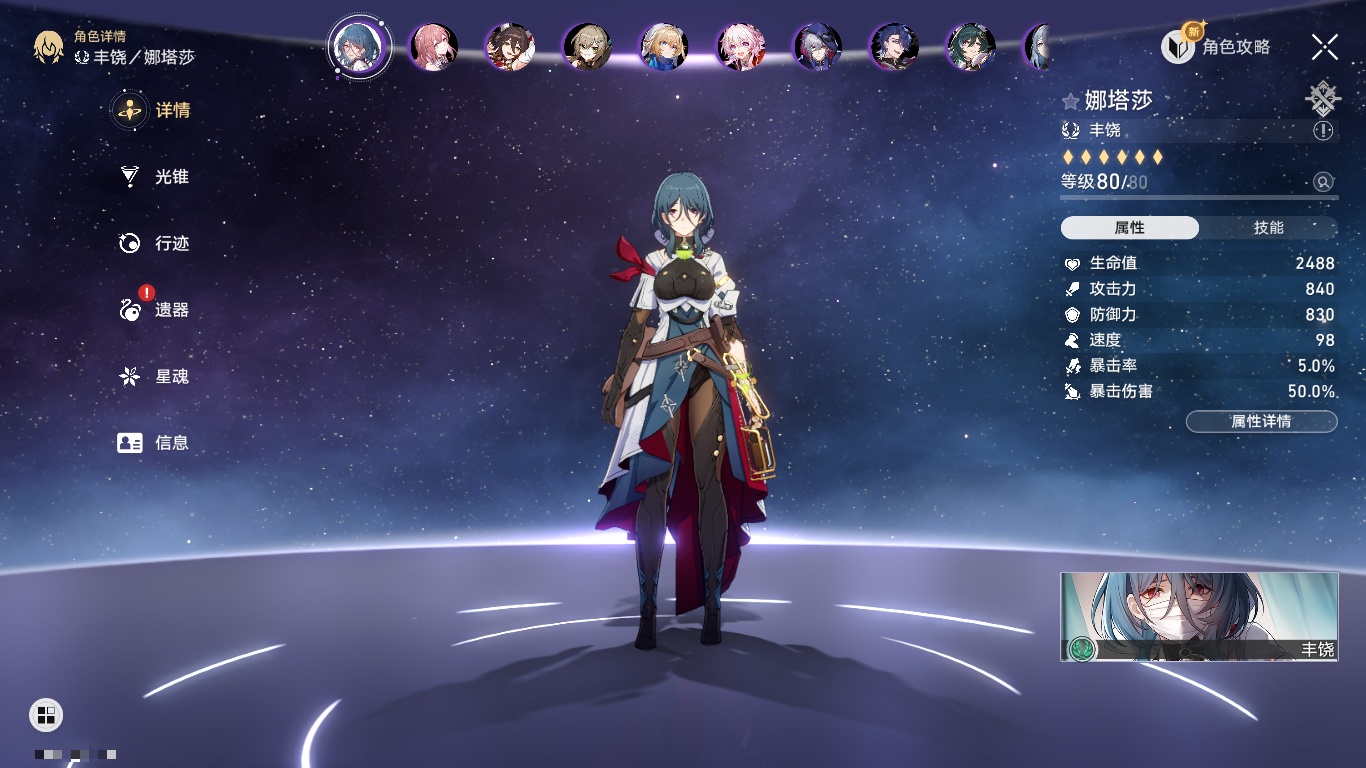Toggle the favorite star next to 娜塔莎
The height and width of the screenshot is (768, 1366).
tap(1071, 101)
